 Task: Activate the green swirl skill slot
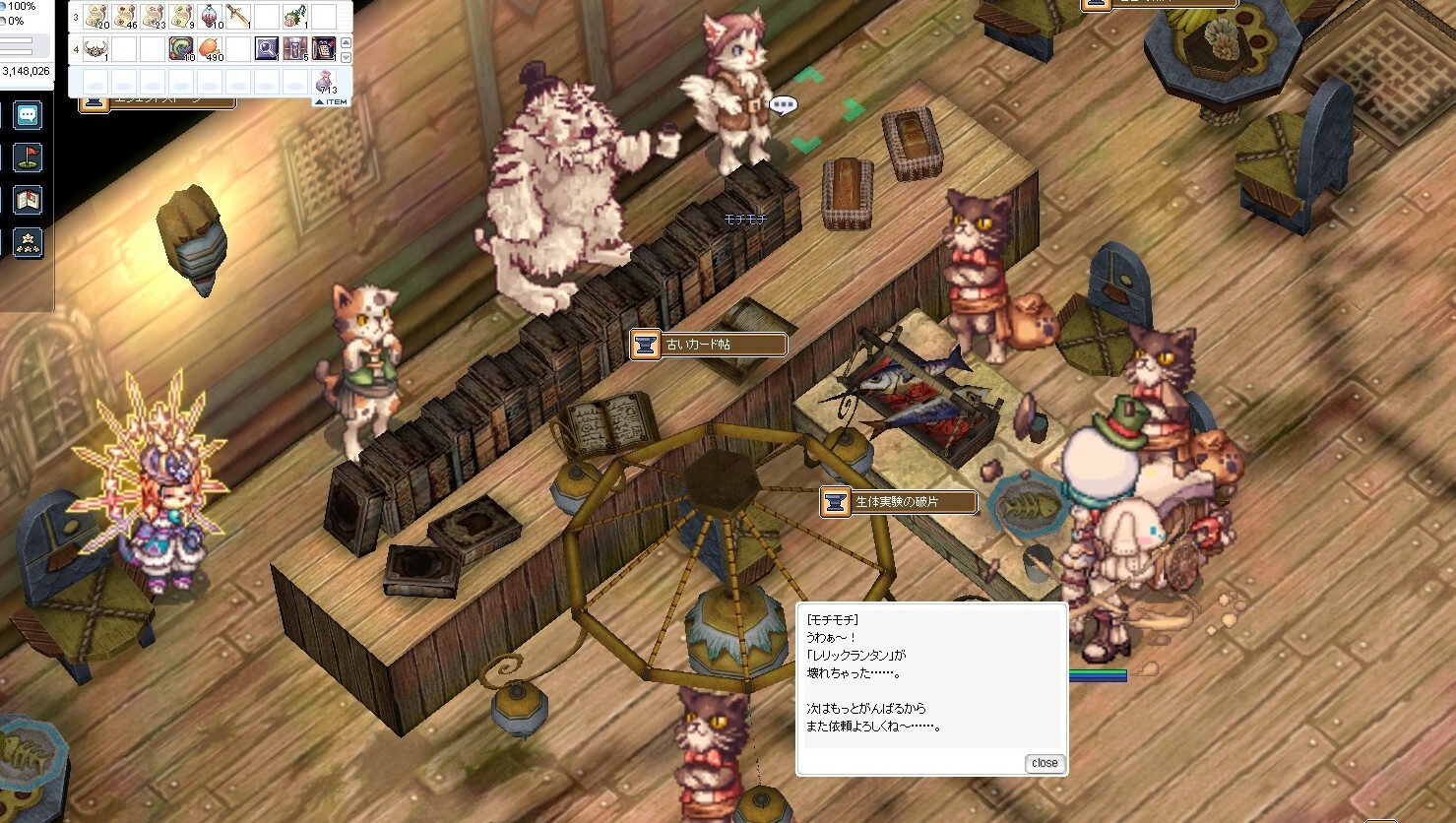pyautogui.click(x=182, y=48)
